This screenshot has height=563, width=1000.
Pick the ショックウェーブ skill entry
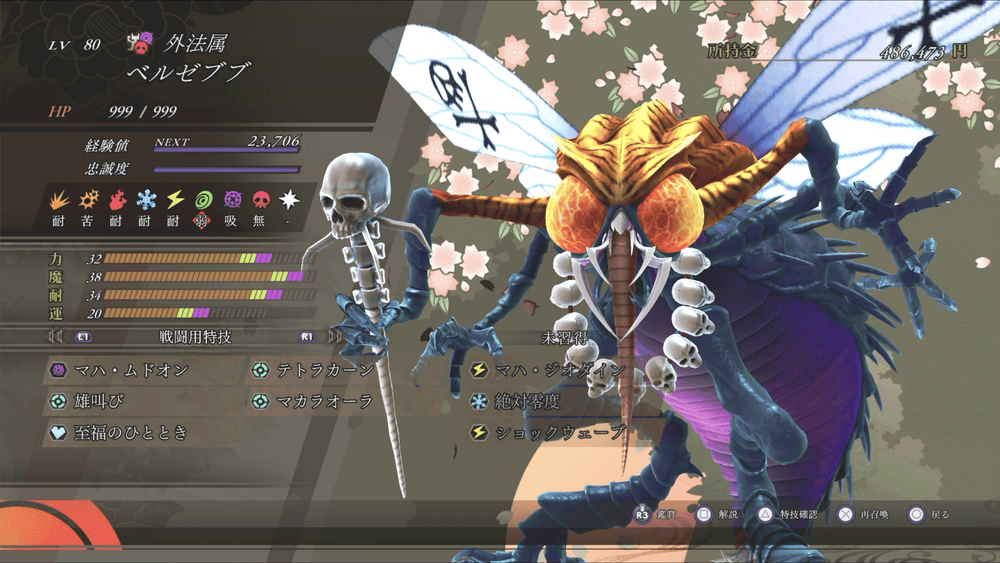click(x=560, y=433)
